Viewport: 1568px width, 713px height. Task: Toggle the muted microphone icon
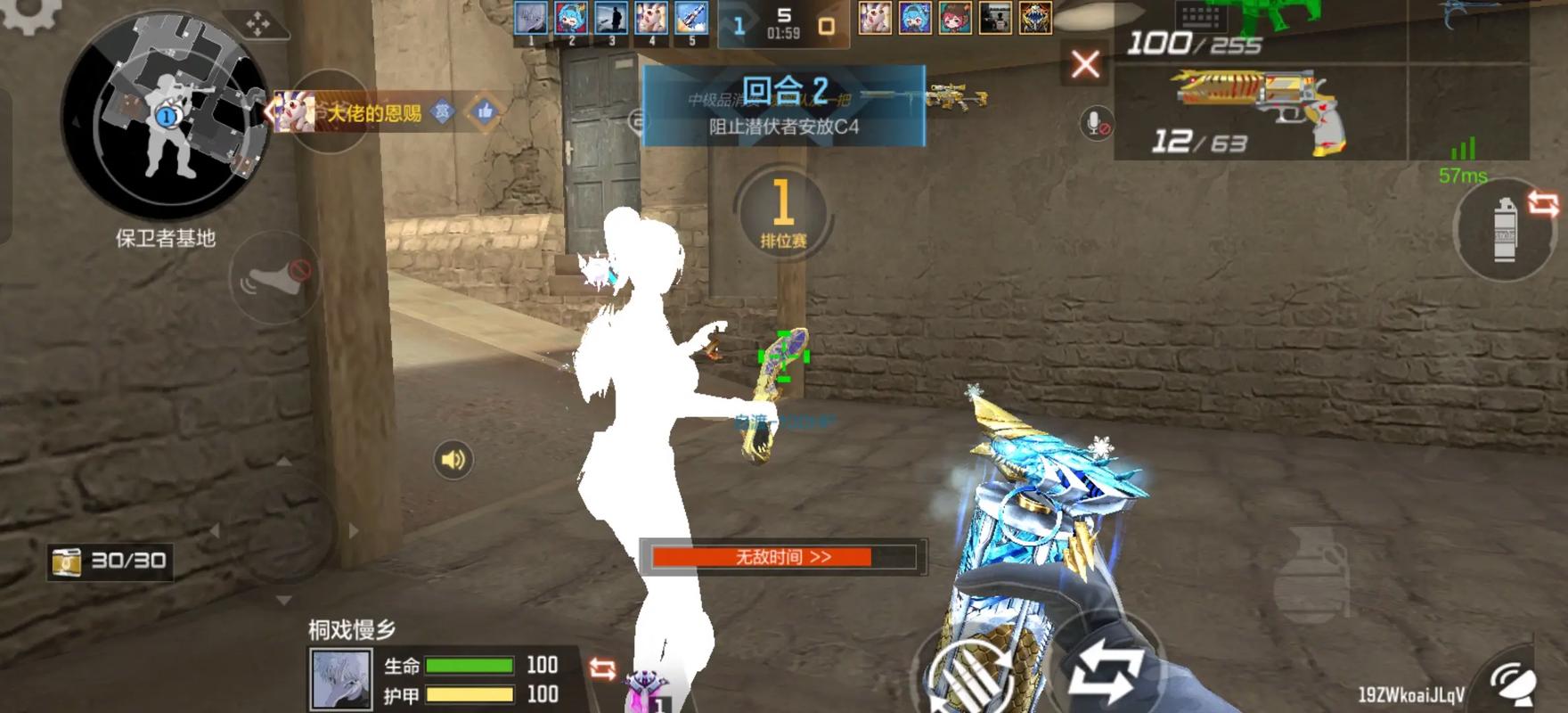(x=1097, y=124)
